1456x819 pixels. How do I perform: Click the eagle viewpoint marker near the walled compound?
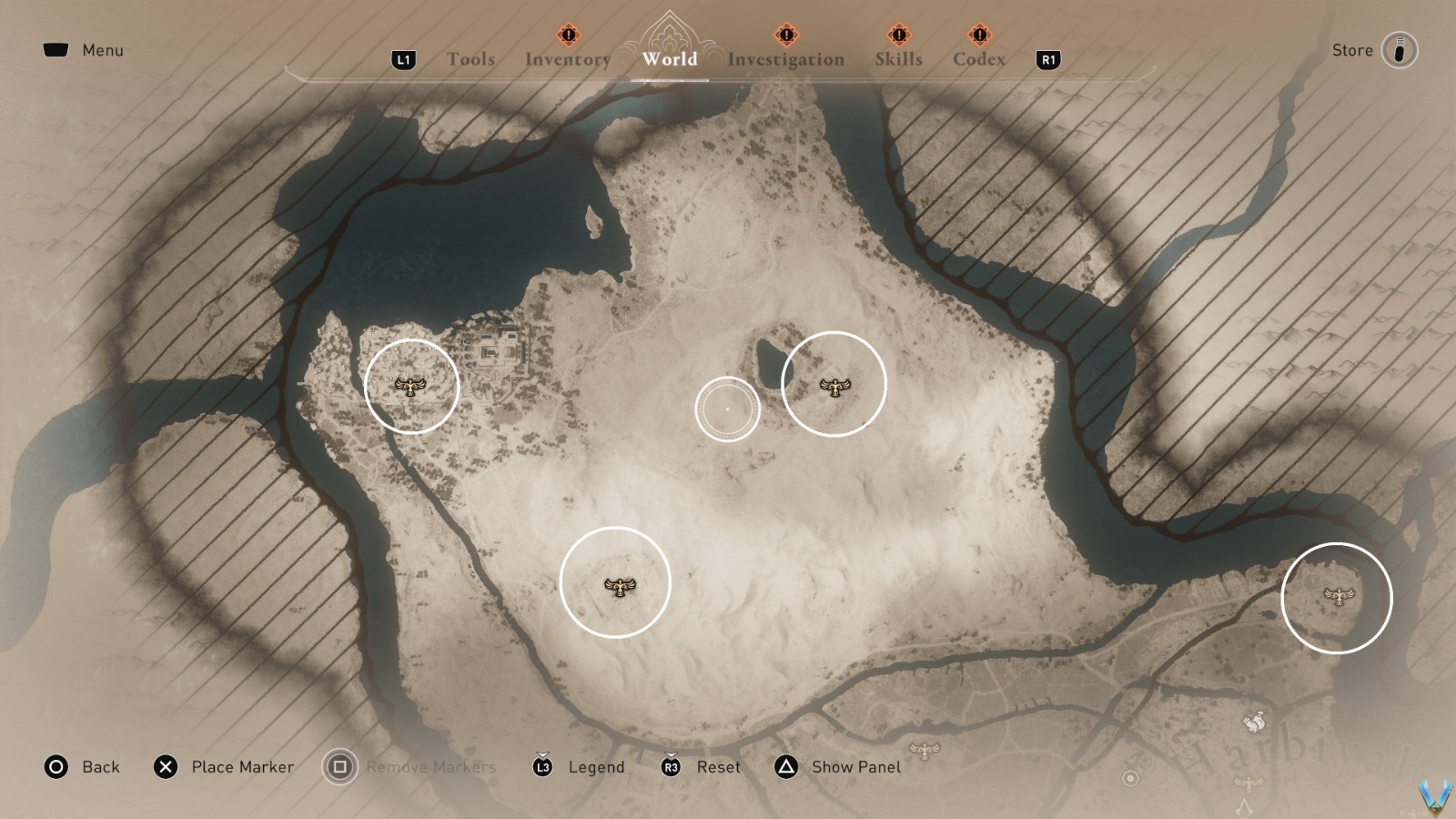410,388
